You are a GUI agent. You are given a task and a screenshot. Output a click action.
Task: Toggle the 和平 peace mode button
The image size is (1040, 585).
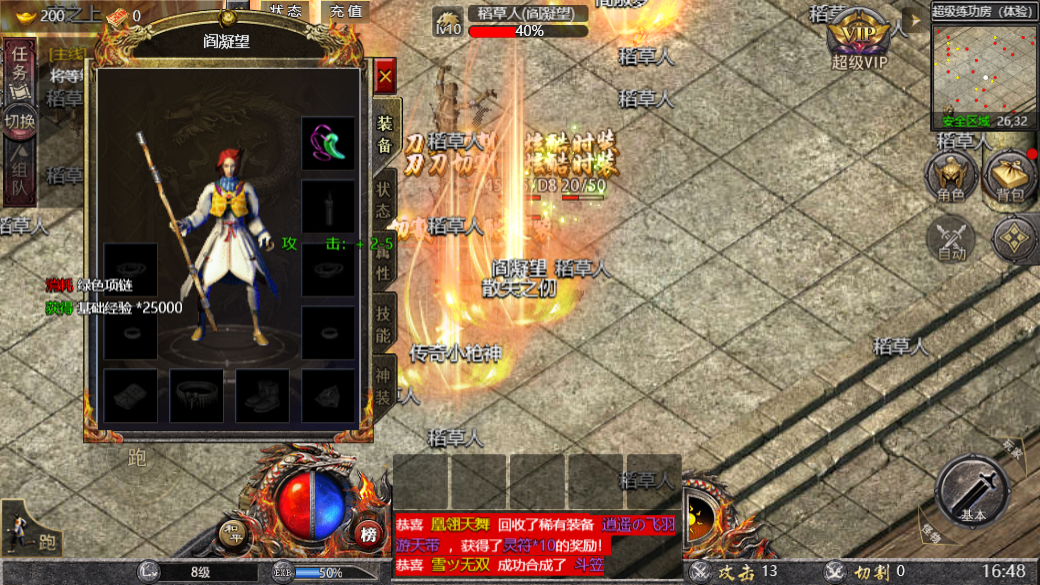tap(232, 535)
